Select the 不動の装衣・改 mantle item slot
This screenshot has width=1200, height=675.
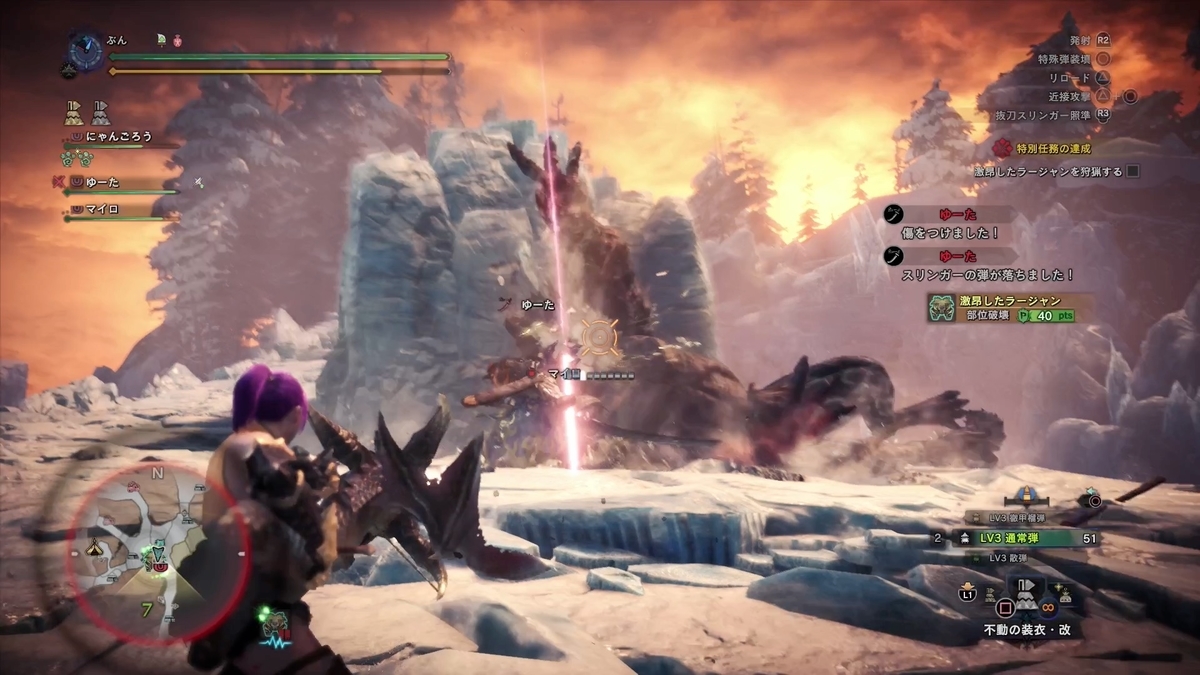[1027, 595]
